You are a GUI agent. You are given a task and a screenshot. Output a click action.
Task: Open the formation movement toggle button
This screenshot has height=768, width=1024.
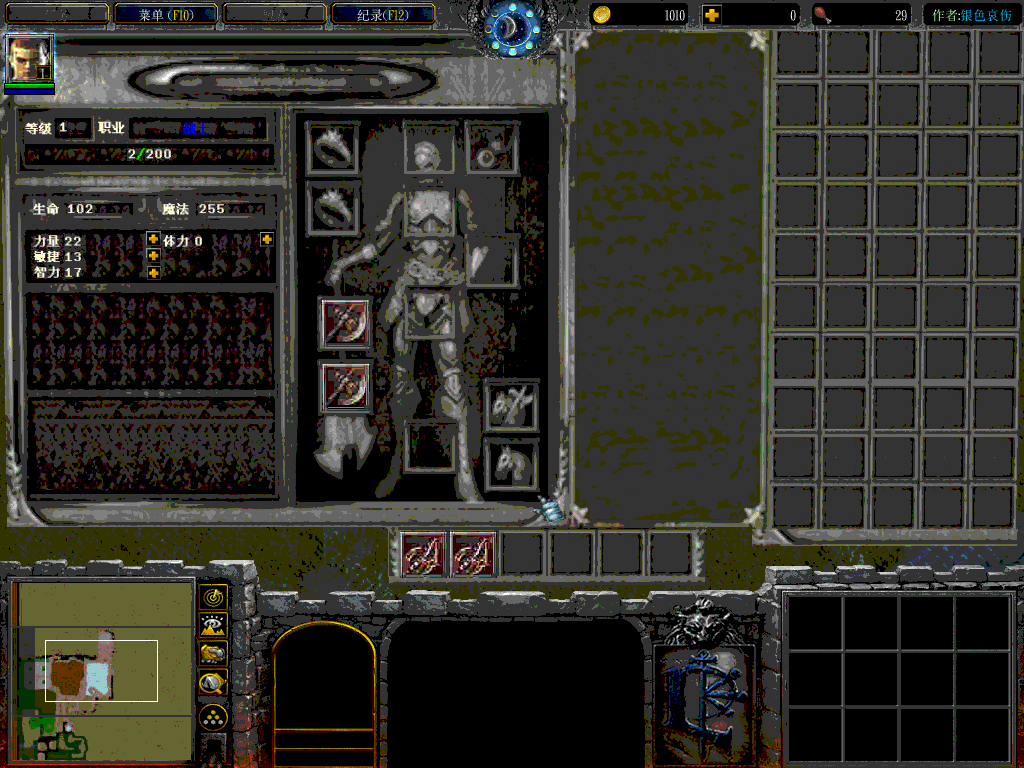pyautogui.click(x=213, y=716)
